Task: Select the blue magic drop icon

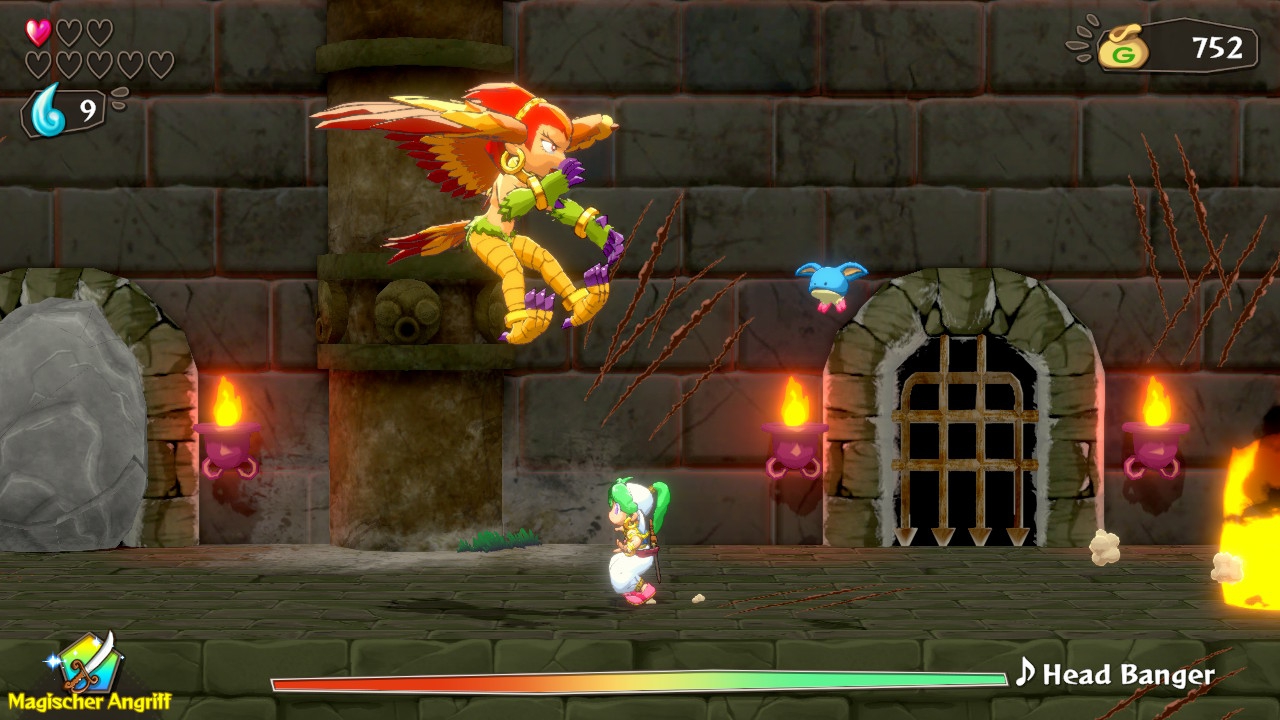Action: click(x=48, y=110)
